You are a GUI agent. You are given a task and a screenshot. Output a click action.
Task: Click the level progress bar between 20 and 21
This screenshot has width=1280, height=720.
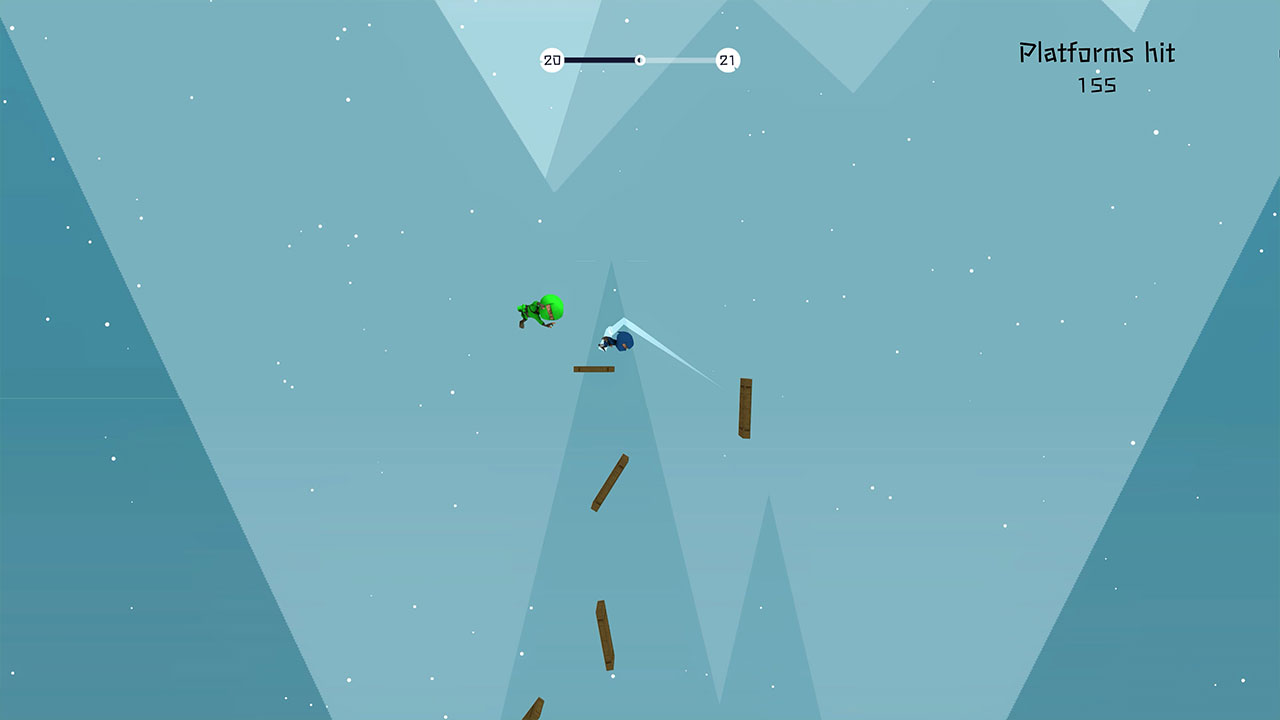600,60
